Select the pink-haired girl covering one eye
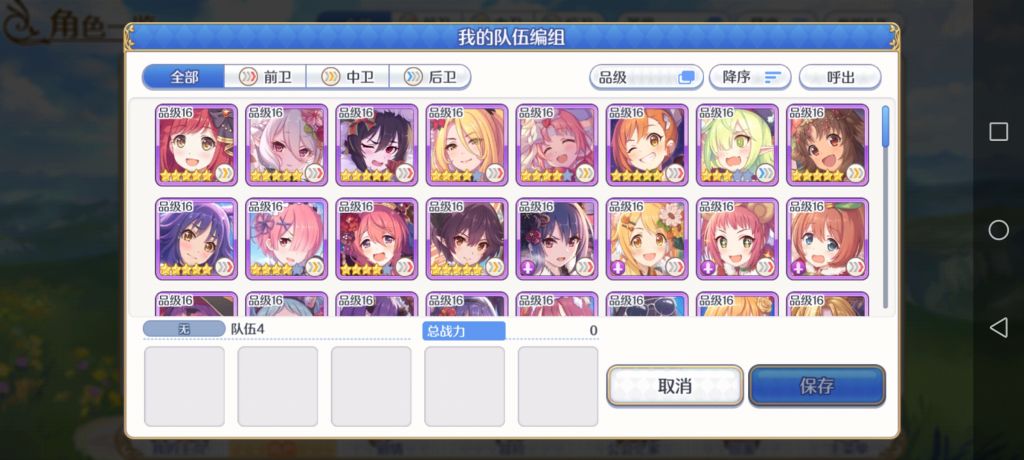The image size is (1024, 460). click(x=287, y=238)
